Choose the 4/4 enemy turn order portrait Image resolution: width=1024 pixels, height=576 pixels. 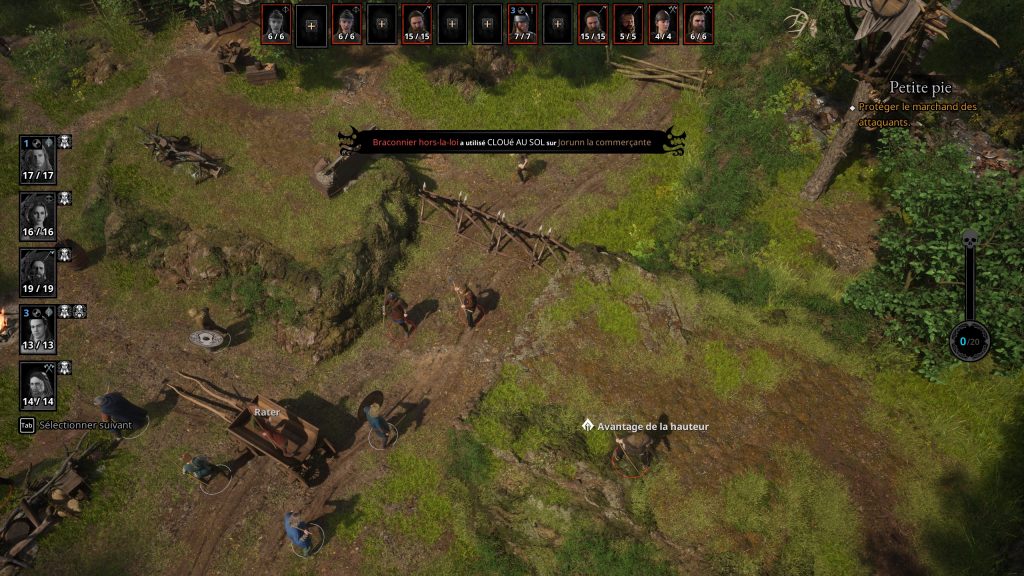[663, 24]
